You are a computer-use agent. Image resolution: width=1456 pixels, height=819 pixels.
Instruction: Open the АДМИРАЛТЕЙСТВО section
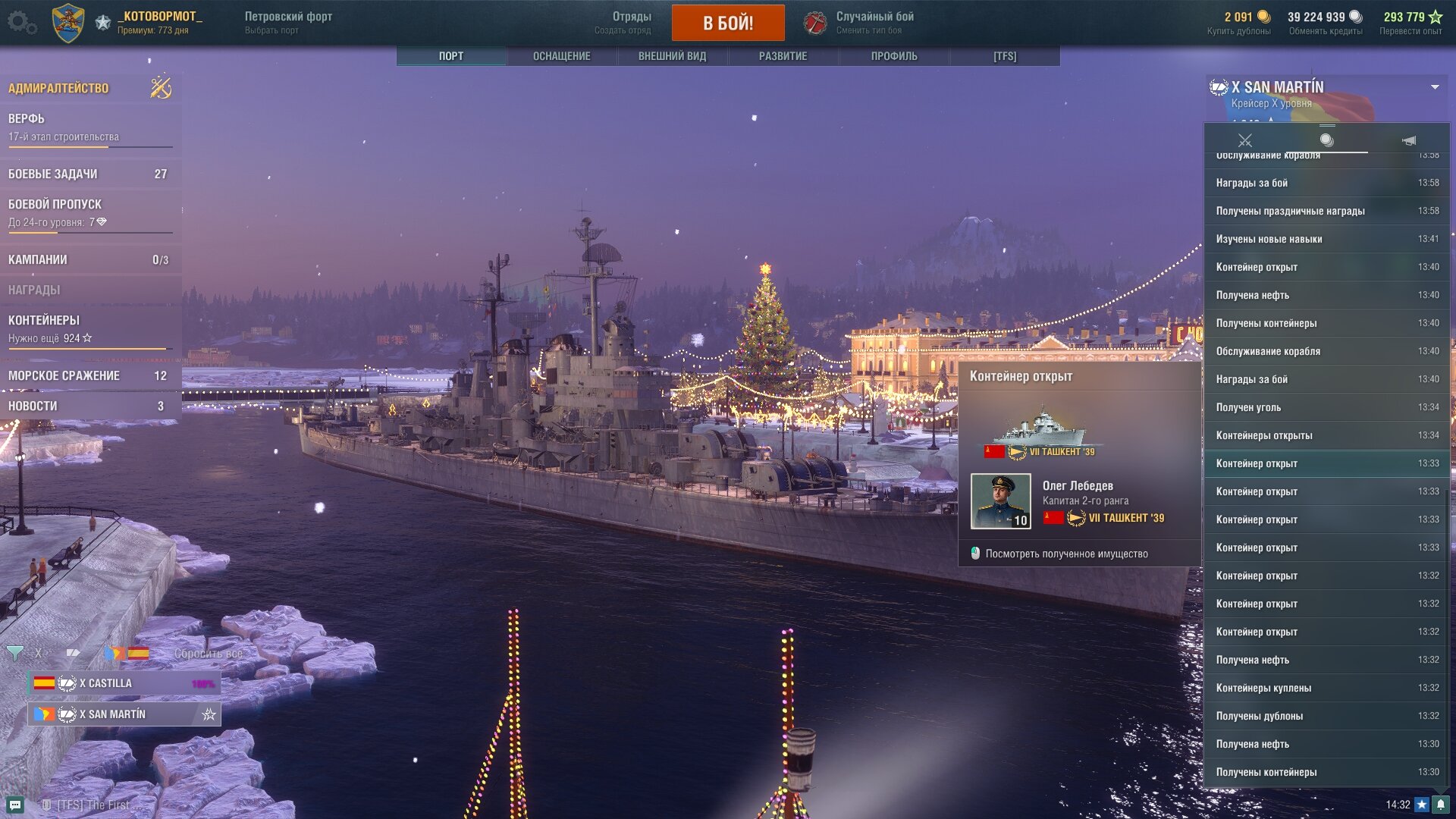point(59,88)
